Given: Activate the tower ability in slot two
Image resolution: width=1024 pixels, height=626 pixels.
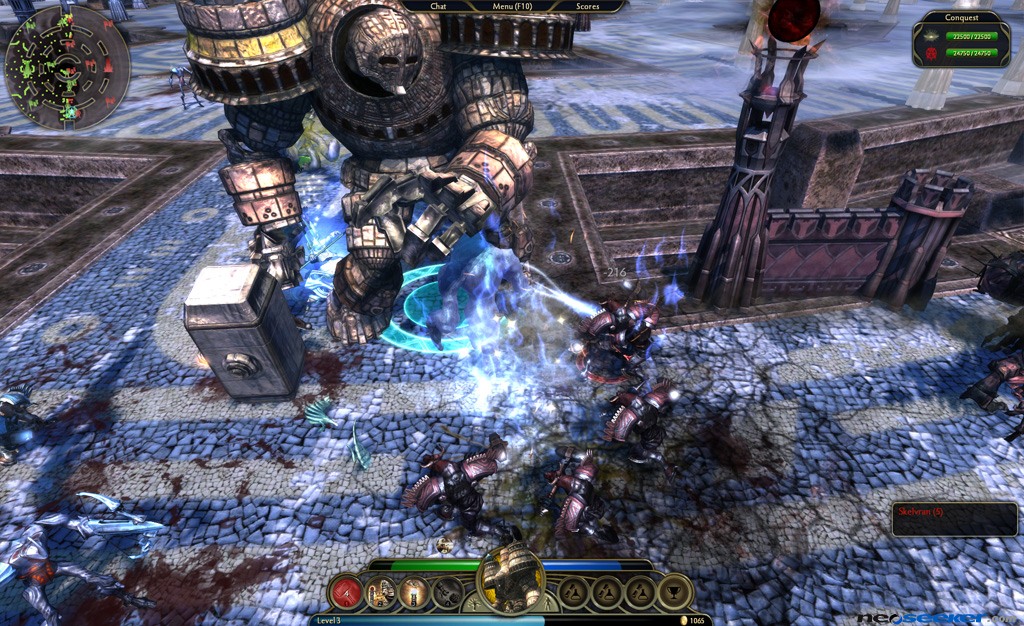Looking at the screenshot, I should (x=380, y=593).
